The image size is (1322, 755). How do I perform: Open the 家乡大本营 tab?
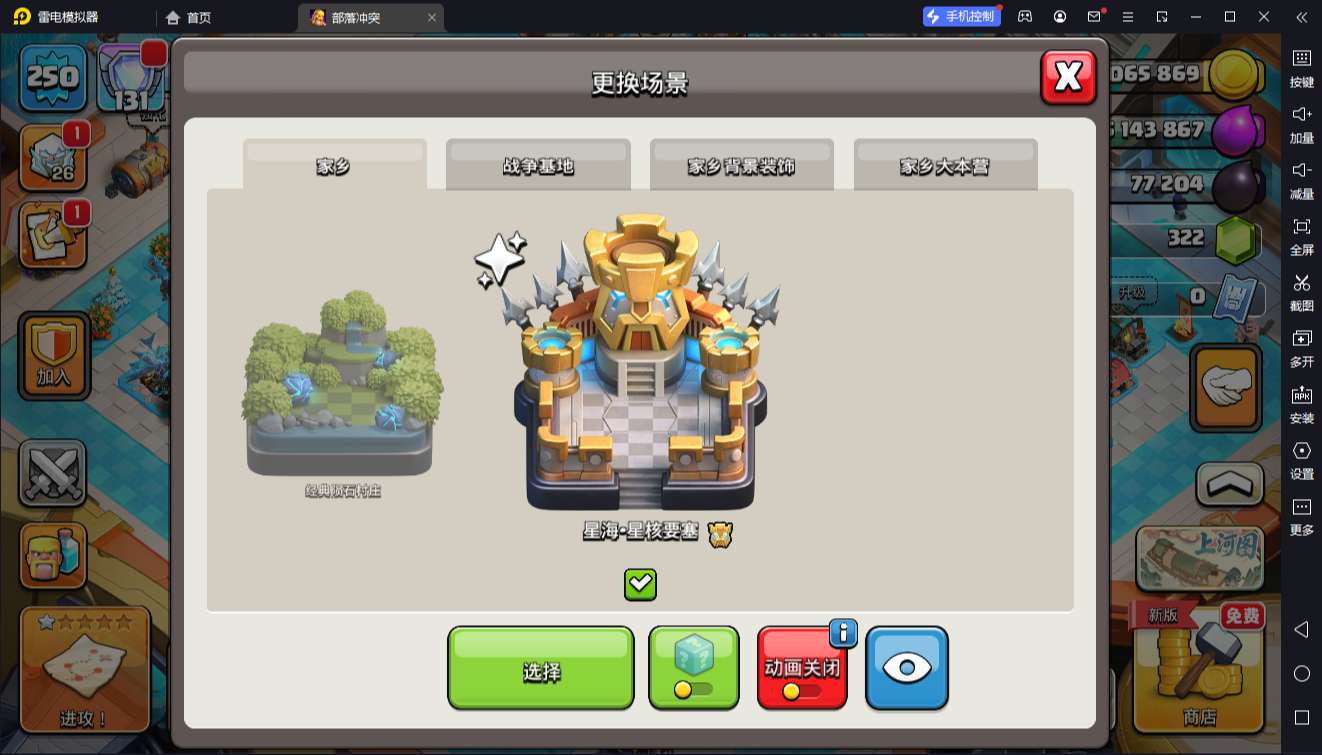coord(945,165)
